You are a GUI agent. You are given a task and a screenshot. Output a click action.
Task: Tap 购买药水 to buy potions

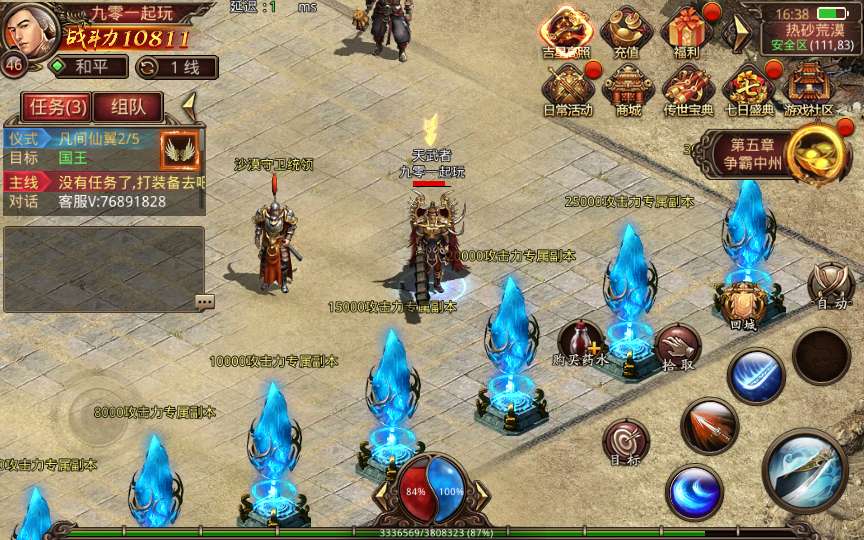[x=580, y=343]
